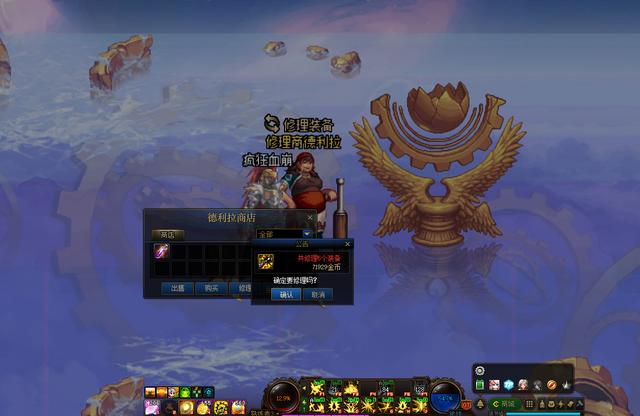Open the gear settings icon

click(x=480, y=370)
